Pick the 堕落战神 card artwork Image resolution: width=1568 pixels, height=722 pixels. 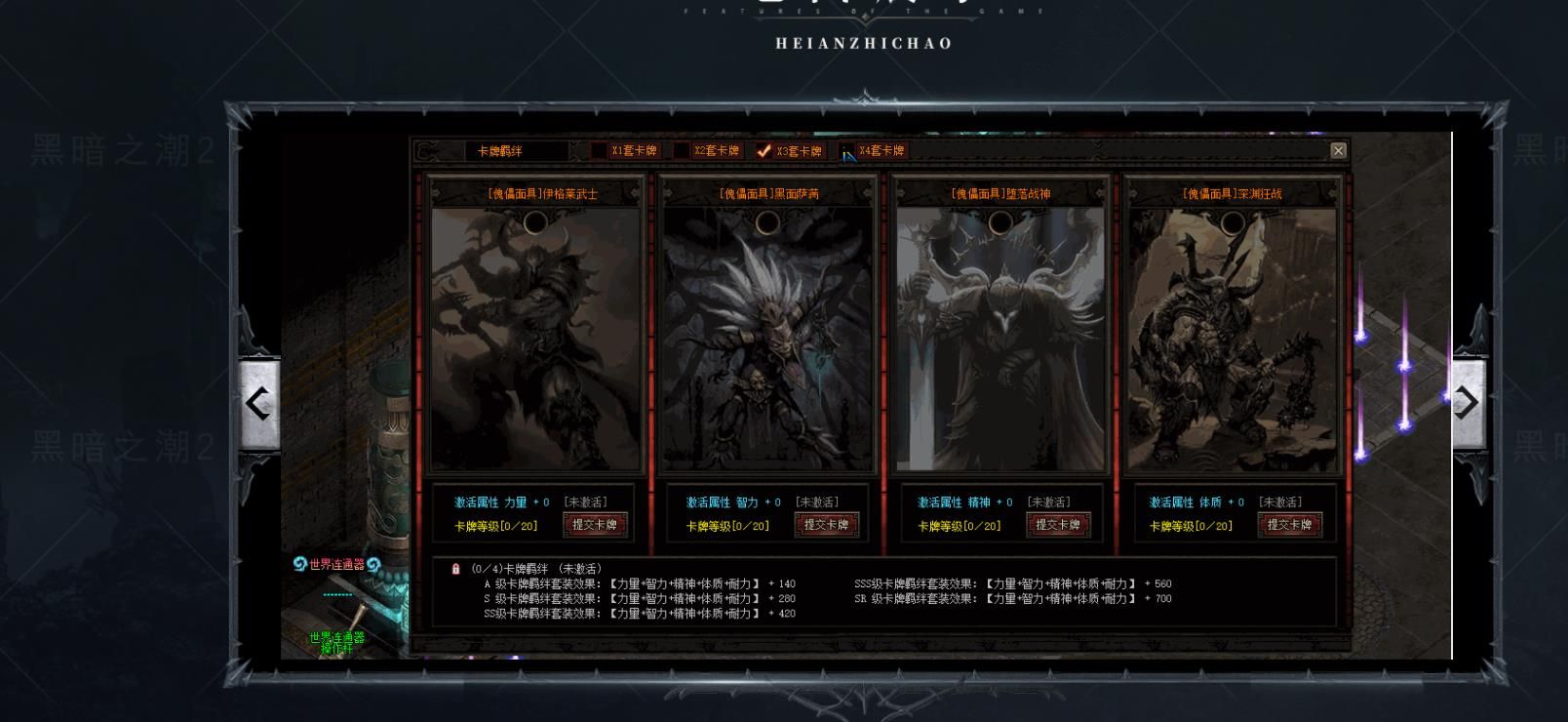click(1000, 339)
